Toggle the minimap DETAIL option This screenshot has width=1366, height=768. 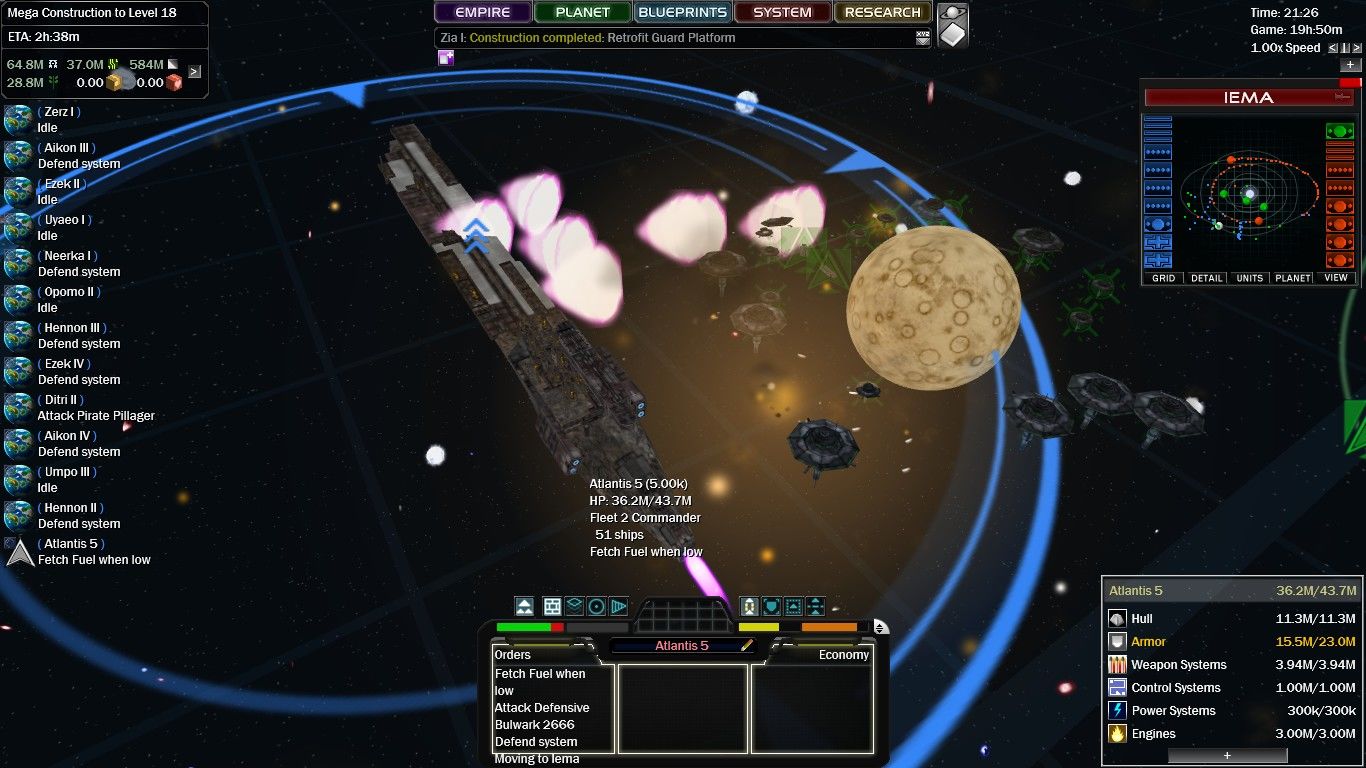point(1207,278)
